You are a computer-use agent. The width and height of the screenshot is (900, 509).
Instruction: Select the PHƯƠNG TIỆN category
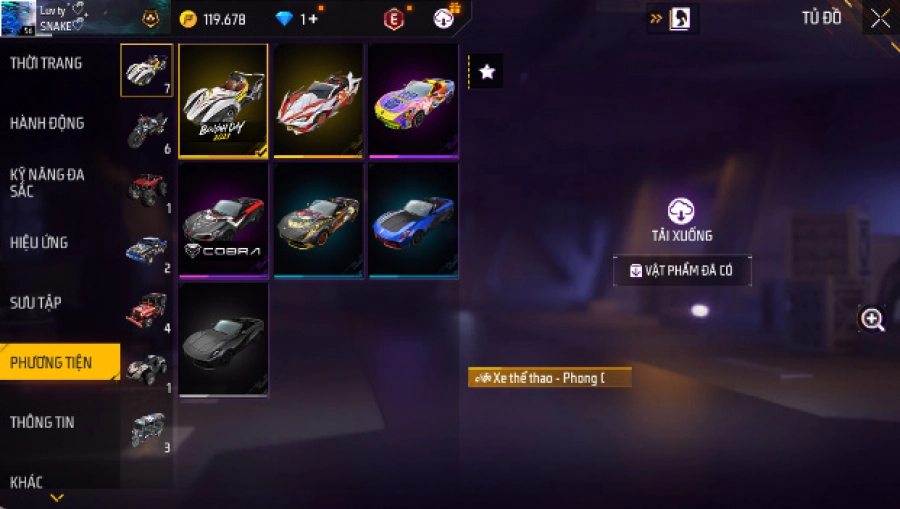pyautogui.click(x=51, y=363)
